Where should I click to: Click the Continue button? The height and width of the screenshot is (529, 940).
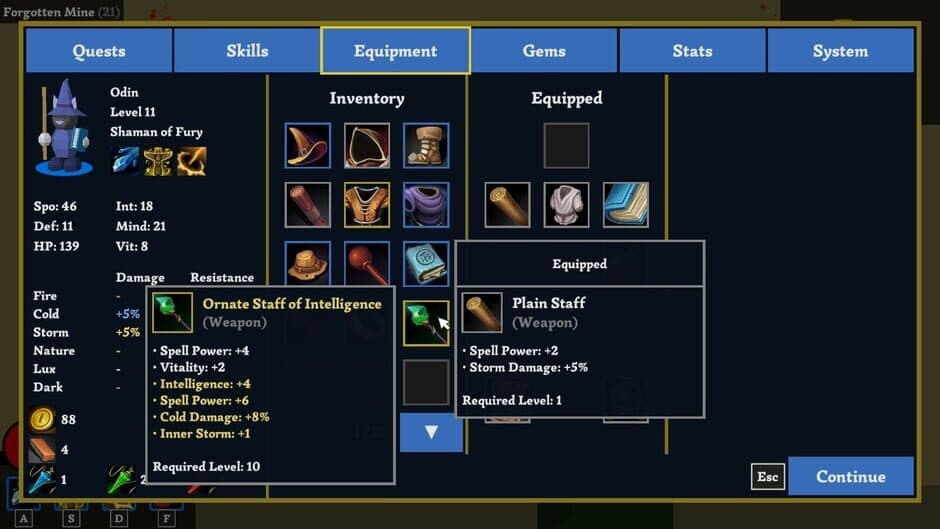coord(850,476)
